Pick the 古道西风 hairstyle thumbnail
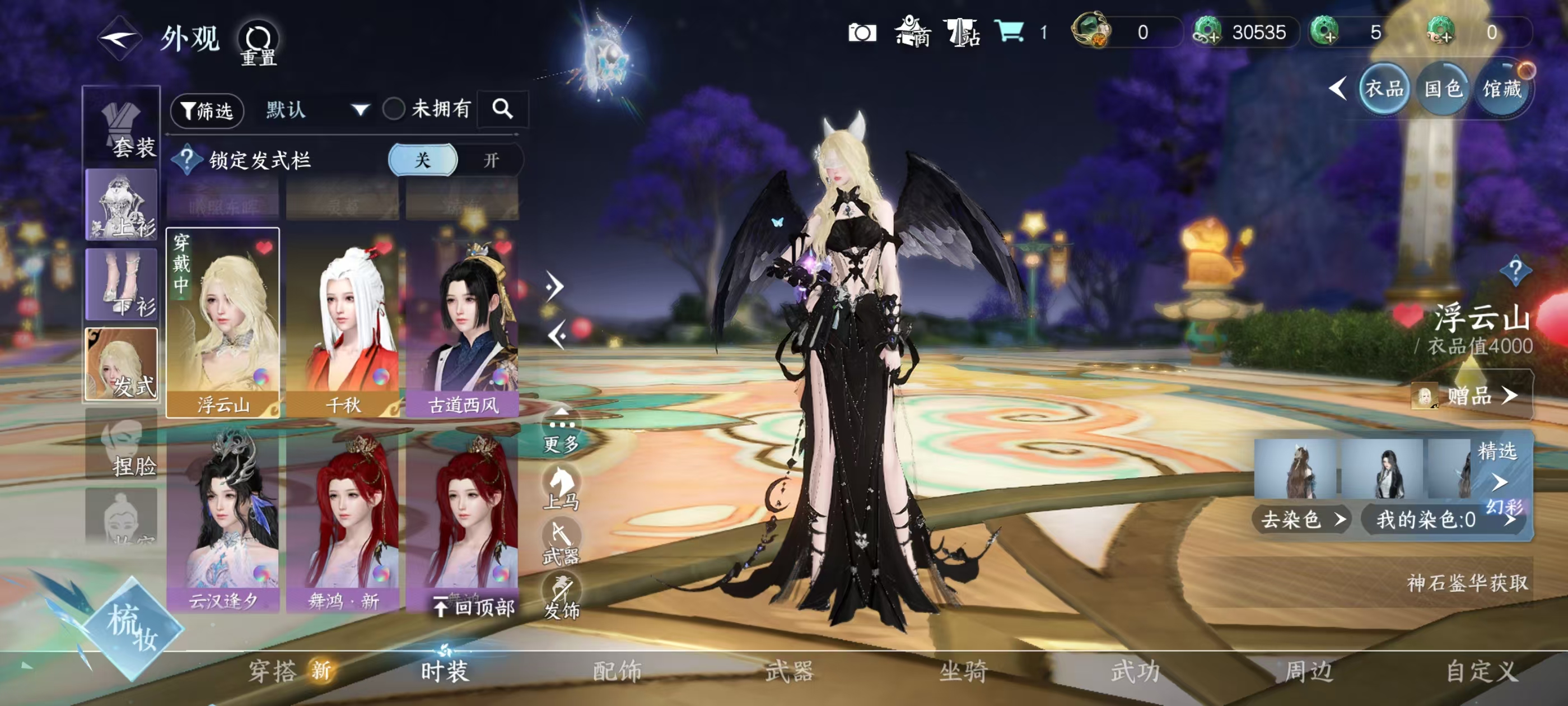This screenshot has width=1568, height=706. click(463, 323)
